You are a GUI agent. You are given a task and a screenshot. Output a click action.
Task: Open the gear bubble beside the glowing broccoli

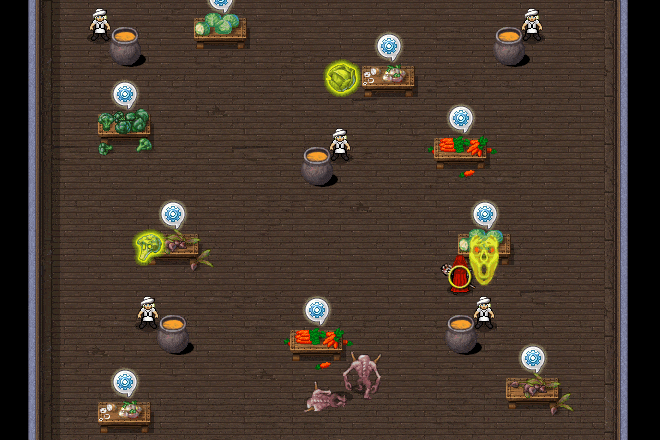(x=173, y=214)
